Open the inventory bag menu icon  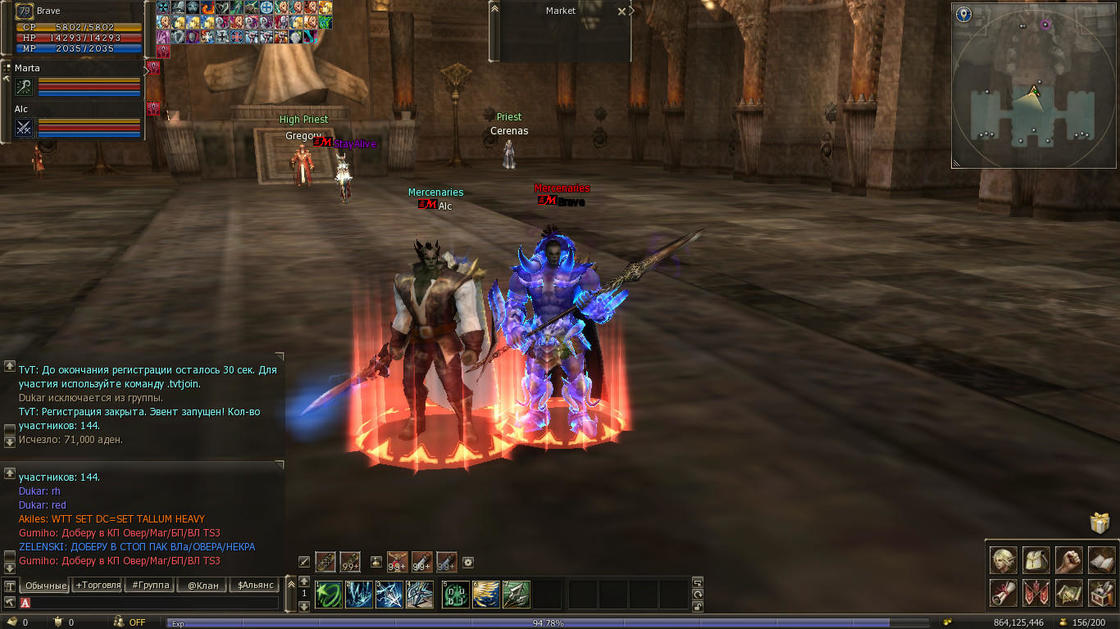(x=1036, y=560)
